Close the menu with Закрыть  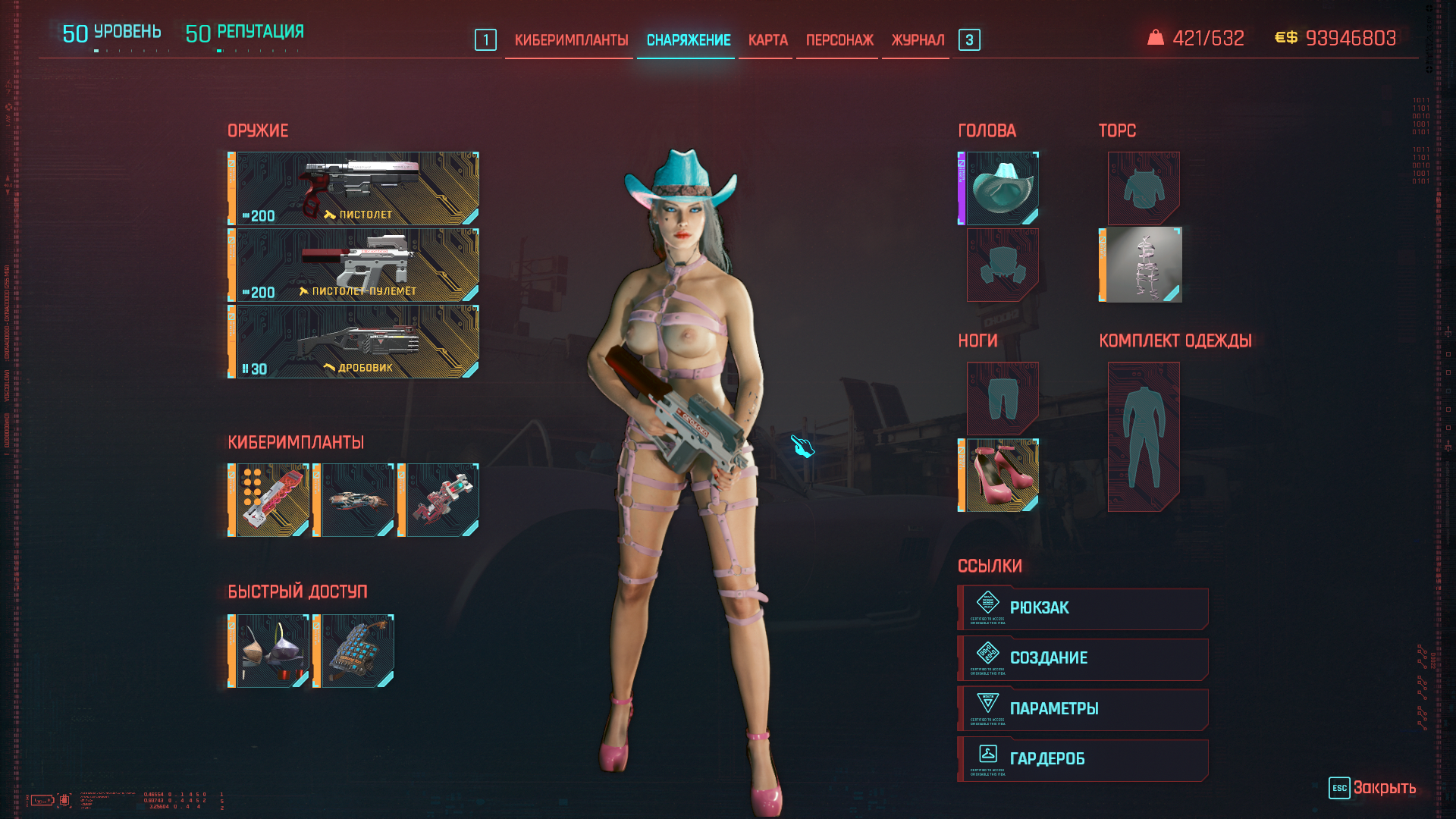coord(1373,788)
